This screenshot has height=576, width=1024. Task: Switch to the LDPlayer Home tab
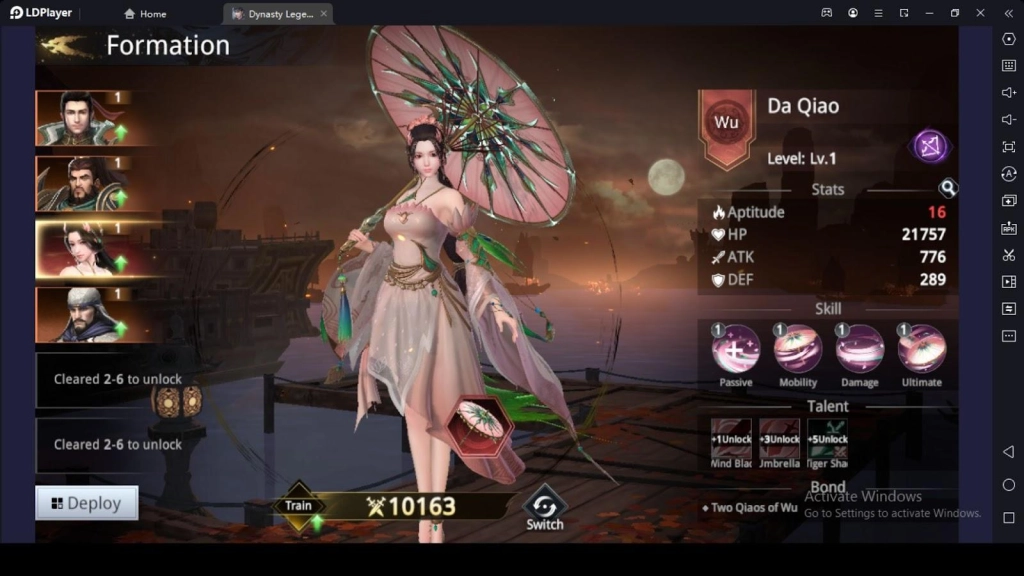(x=145, y=14)
